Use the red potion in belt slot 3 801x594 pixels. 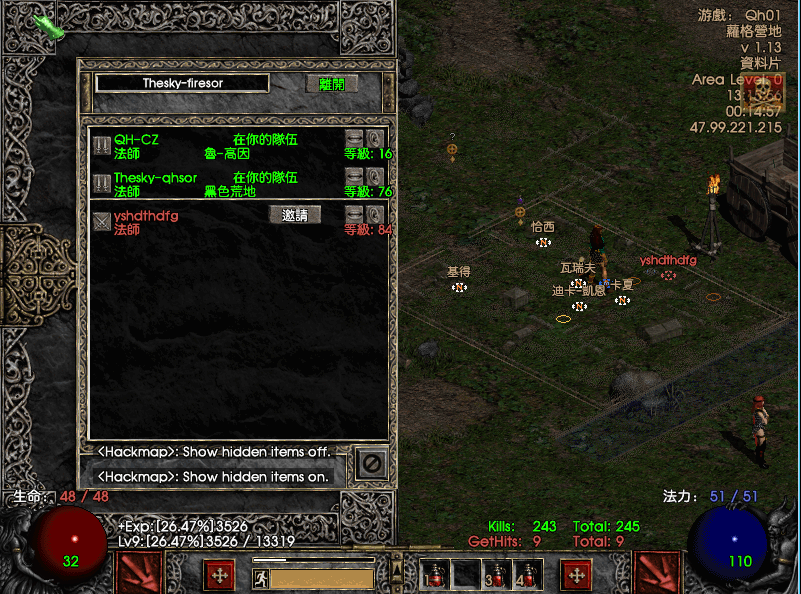pyautogui.click(x=497, y=574)
